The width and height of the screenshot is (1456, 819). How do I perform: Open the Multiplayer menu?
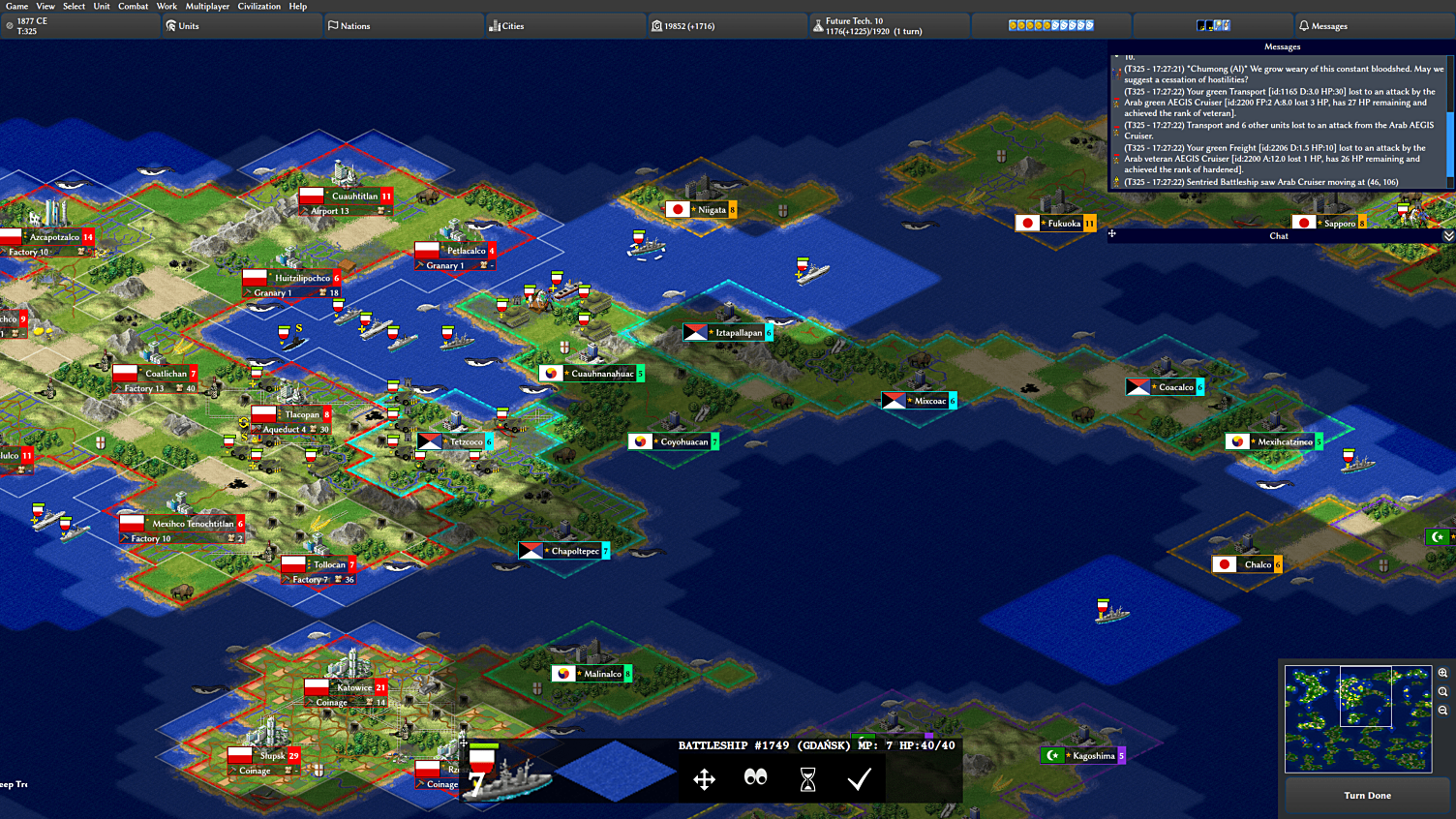tap(207, 5)
